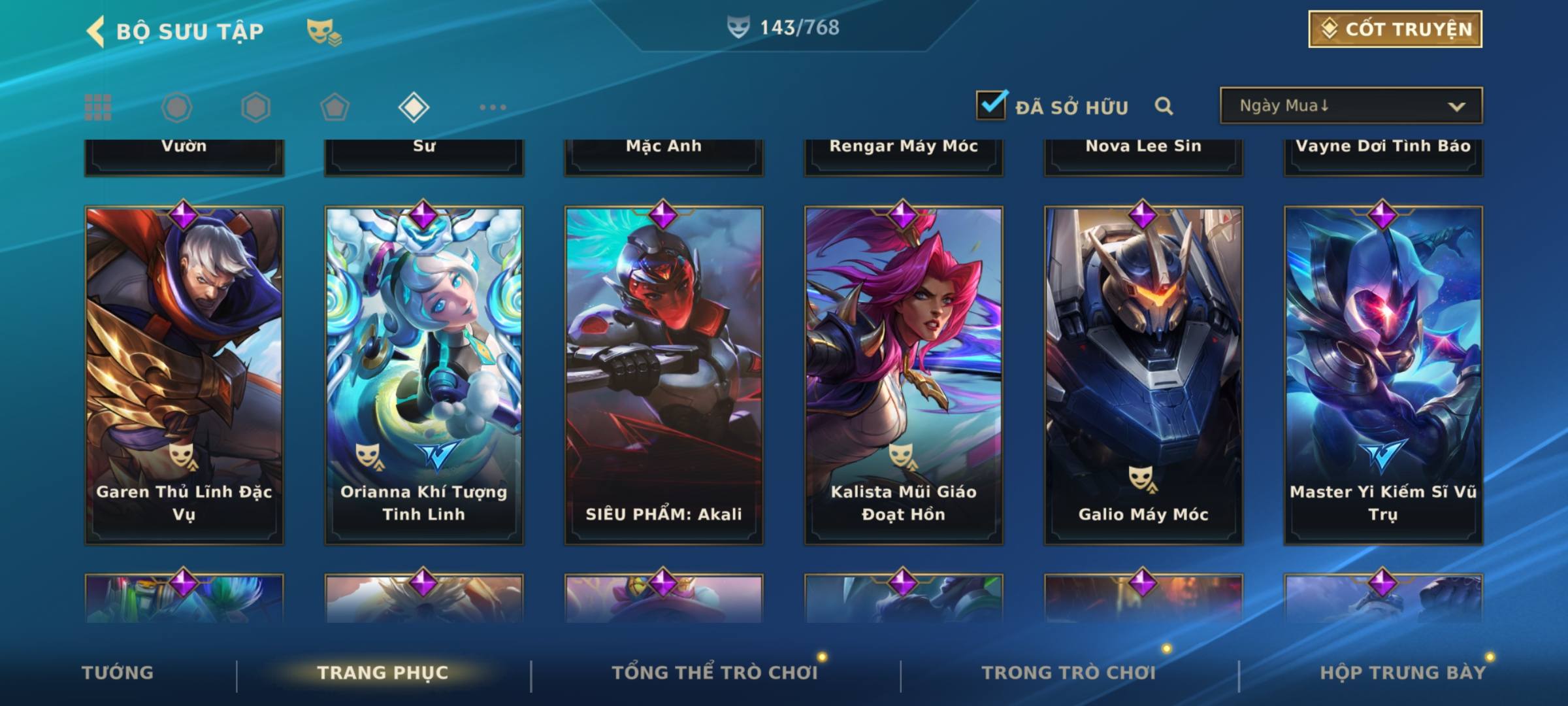
Task: Open the skin search magnifier
Action: pyautogui.click(x=1164, y=106)
